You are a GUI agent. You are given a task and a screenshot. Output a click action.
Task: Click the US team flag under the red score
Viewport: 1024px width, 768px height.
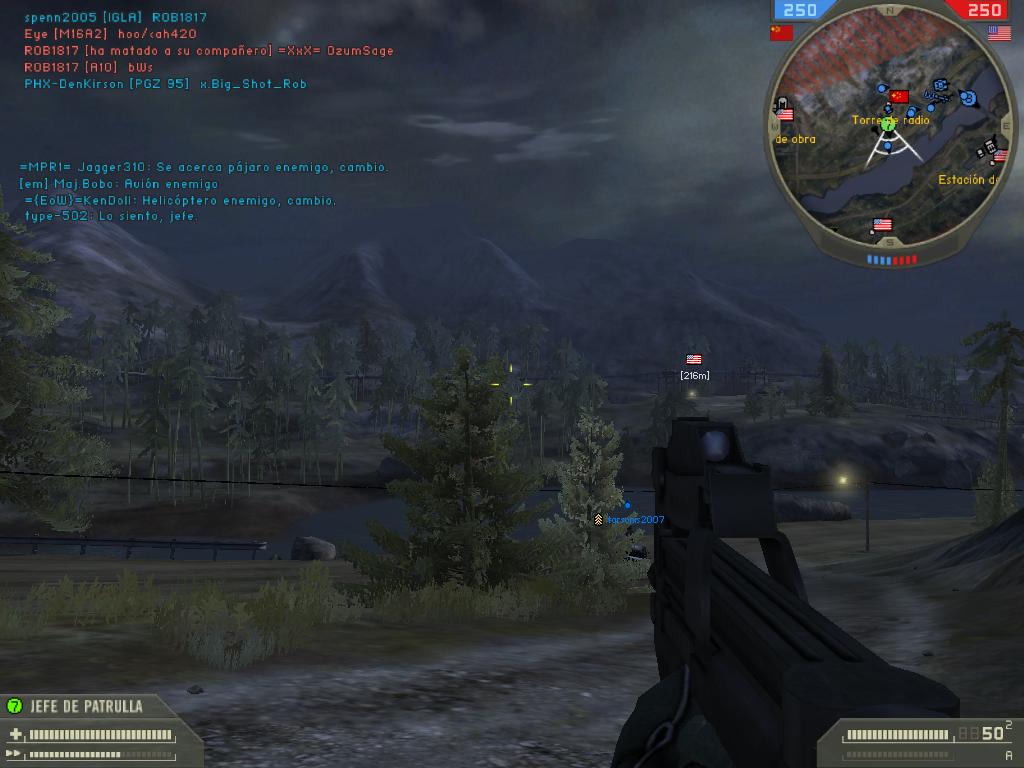coord(999,33)
